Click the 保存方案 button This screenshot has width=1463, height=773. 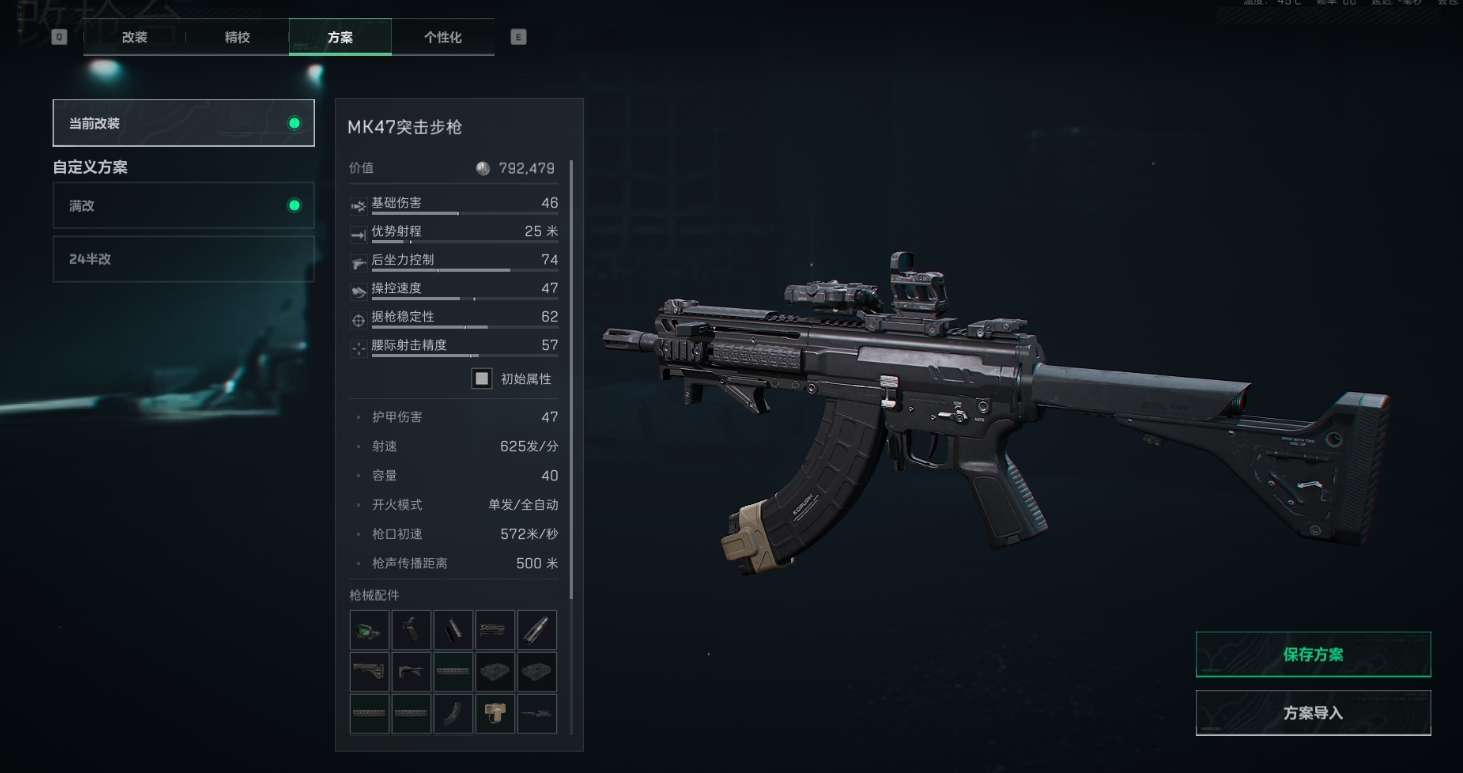click(x=1312, y=655)
